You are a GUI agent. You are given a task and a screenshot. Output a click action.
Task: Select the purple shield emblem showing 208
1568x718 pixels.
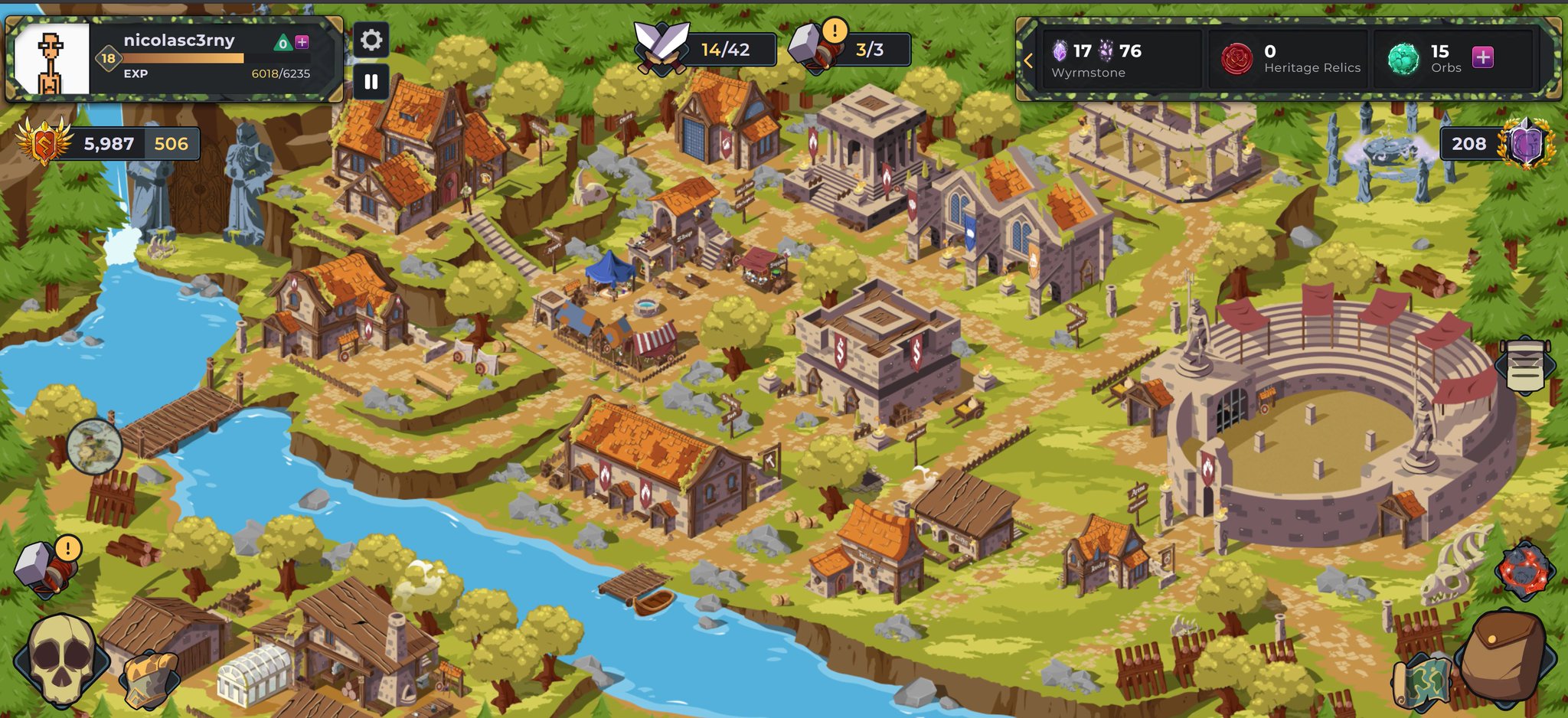pos(1525,143)
